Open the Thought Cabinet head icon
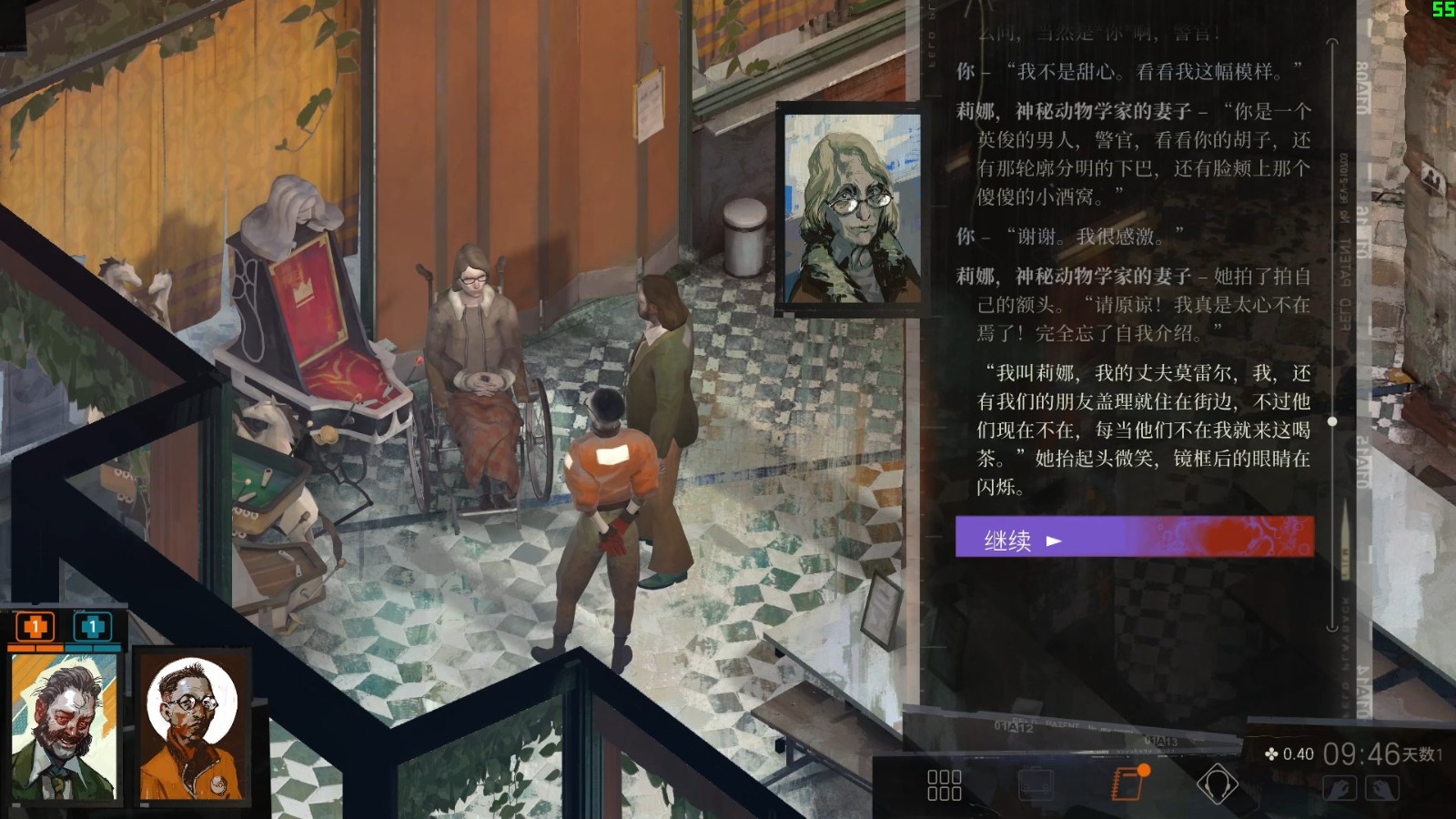Image resolution: width=1456 pixels, height=819 pixels. (1217, 784)
